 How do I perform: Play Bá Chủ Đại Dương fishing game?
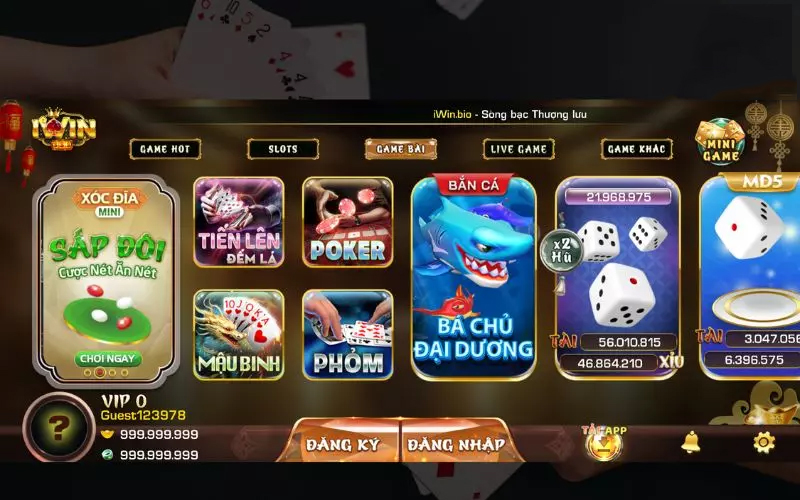(473, 278)
